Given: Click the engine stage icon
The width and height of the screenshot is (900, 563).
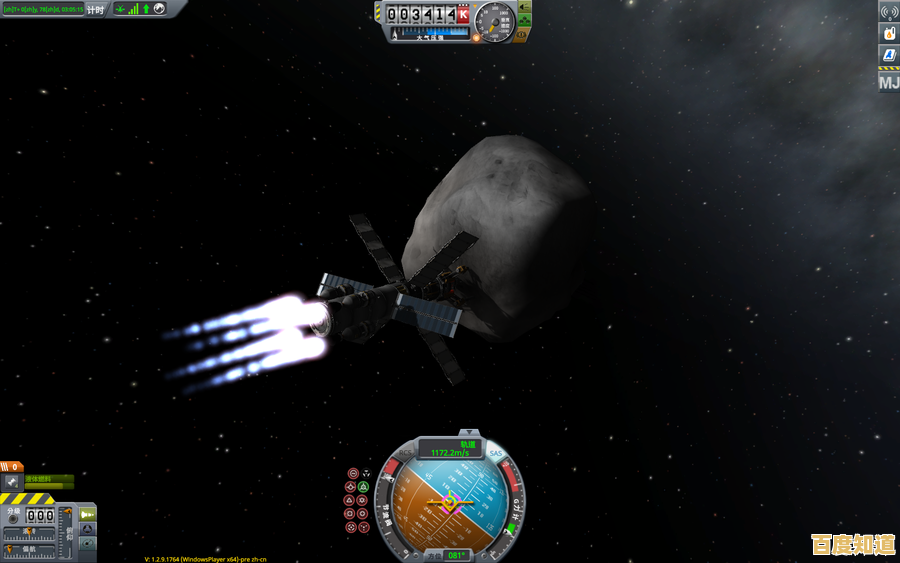Looking at the screenshot, I should [x=12, y=482].
